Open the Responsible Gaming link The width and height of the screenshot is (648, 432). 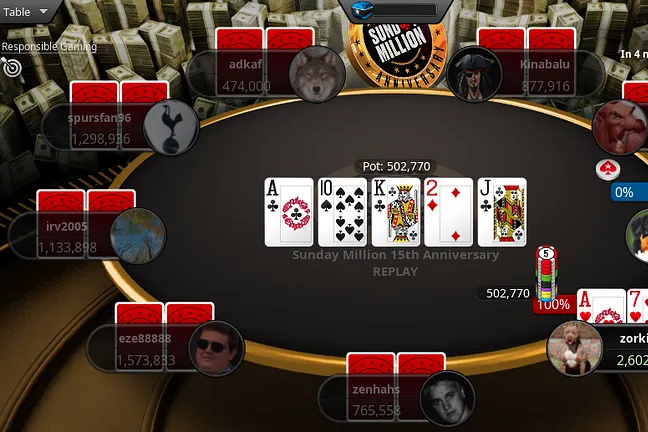pyautogui.click(x=49, y=46)
